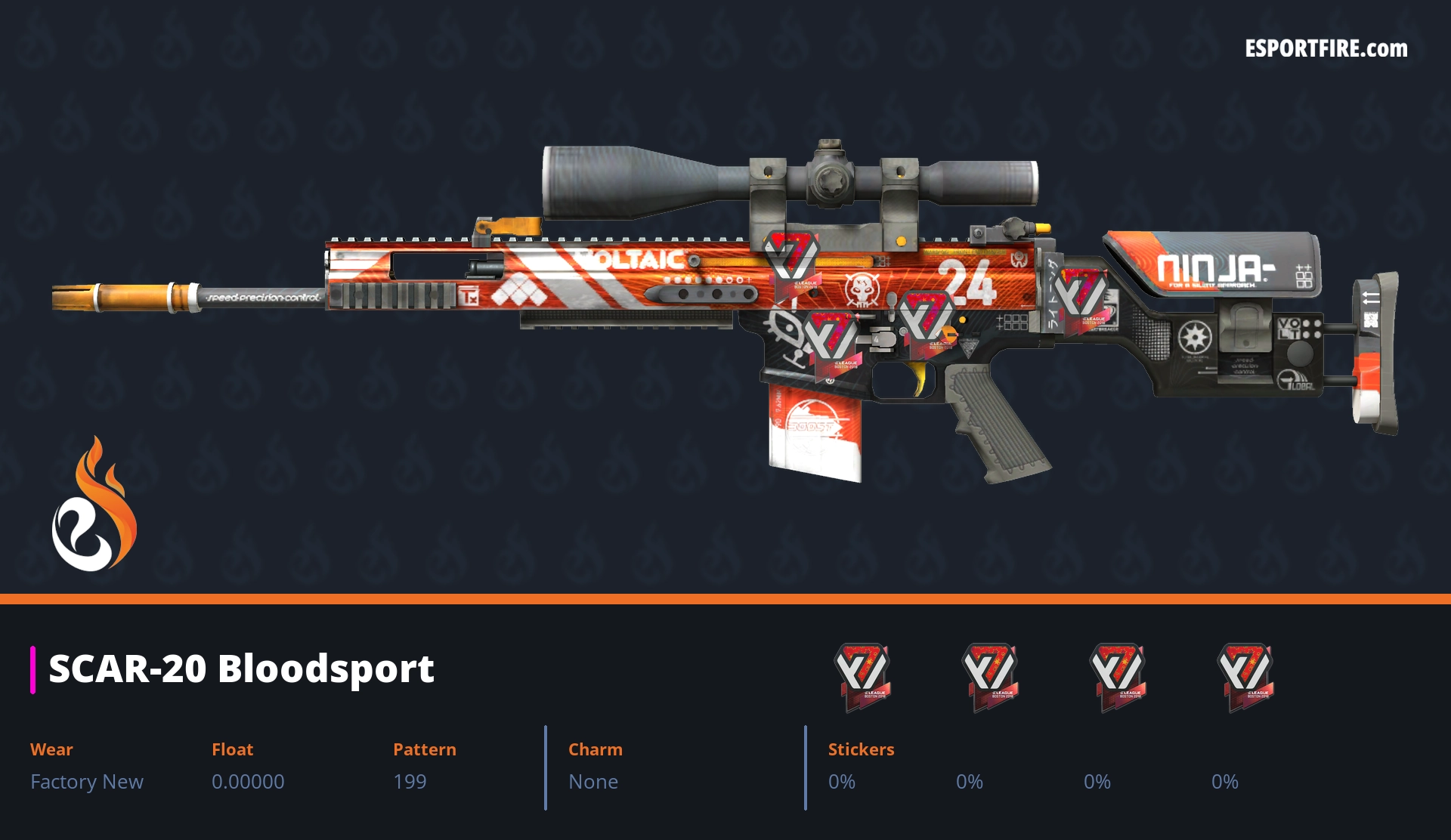Screen dimensions: 1451x840
Task: Select the orange flame Esportfire emblem
Action: 94,505
